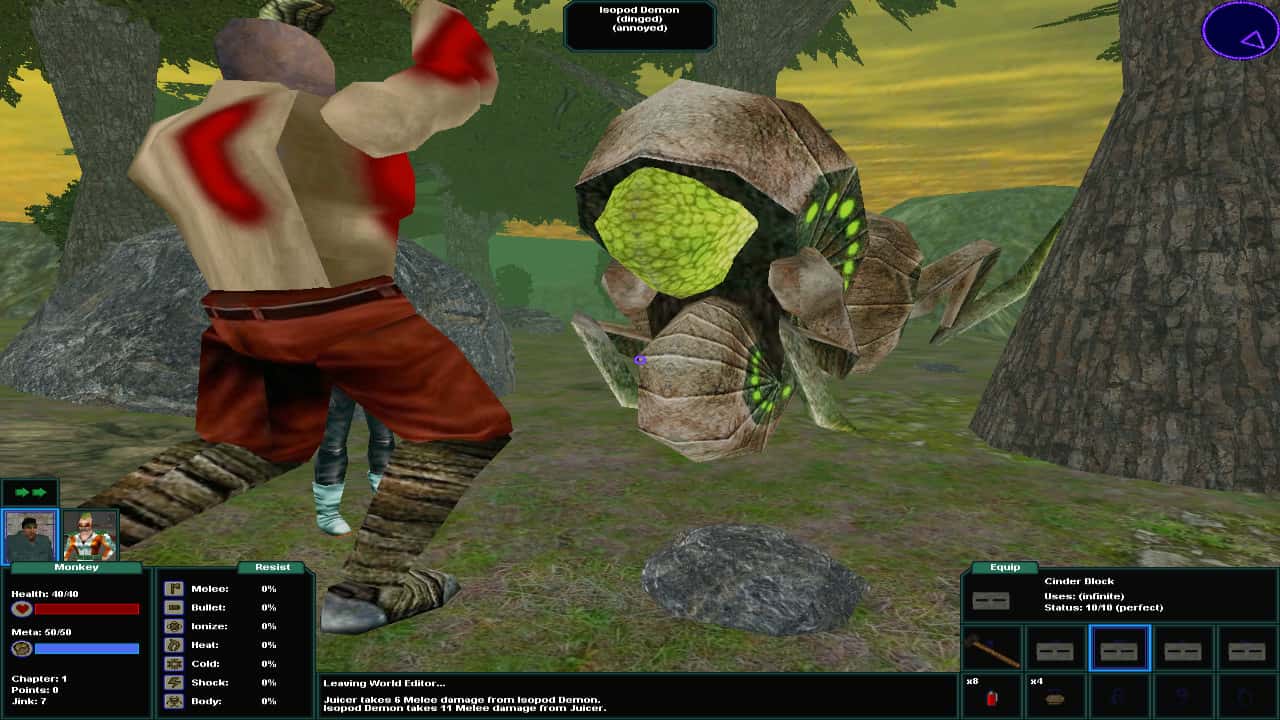
Task: Open the Resist tab
Action: coord(271,567)
